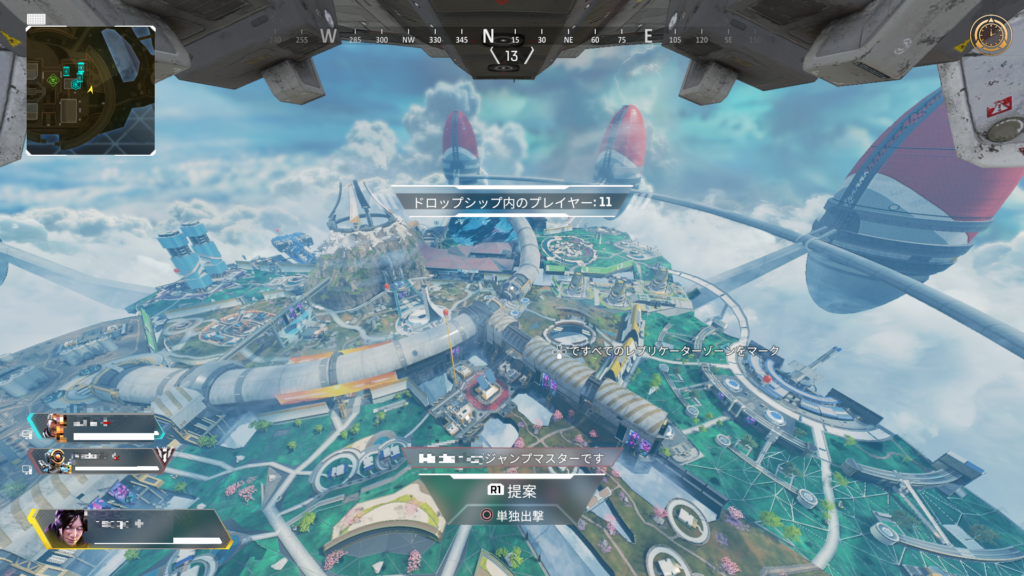This screenshot has width=1024, height=576.
Task: Select the cyan-framed top squadmate banner
Action: [98, 427]
